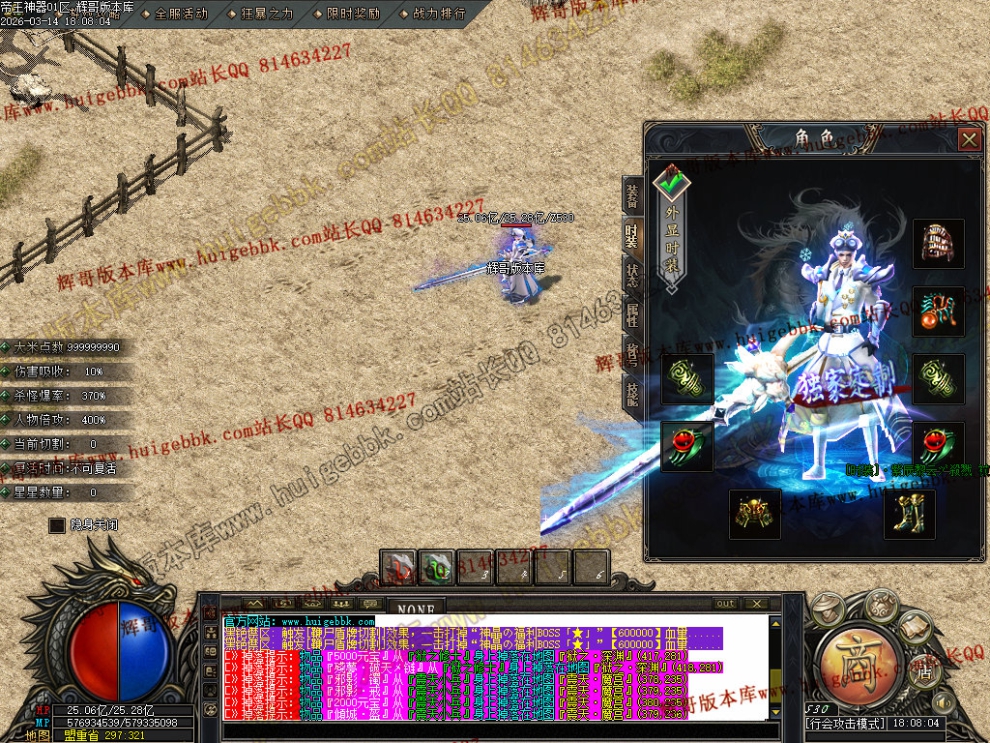Open the 全服活动 server events menu

tap(176, 14)
